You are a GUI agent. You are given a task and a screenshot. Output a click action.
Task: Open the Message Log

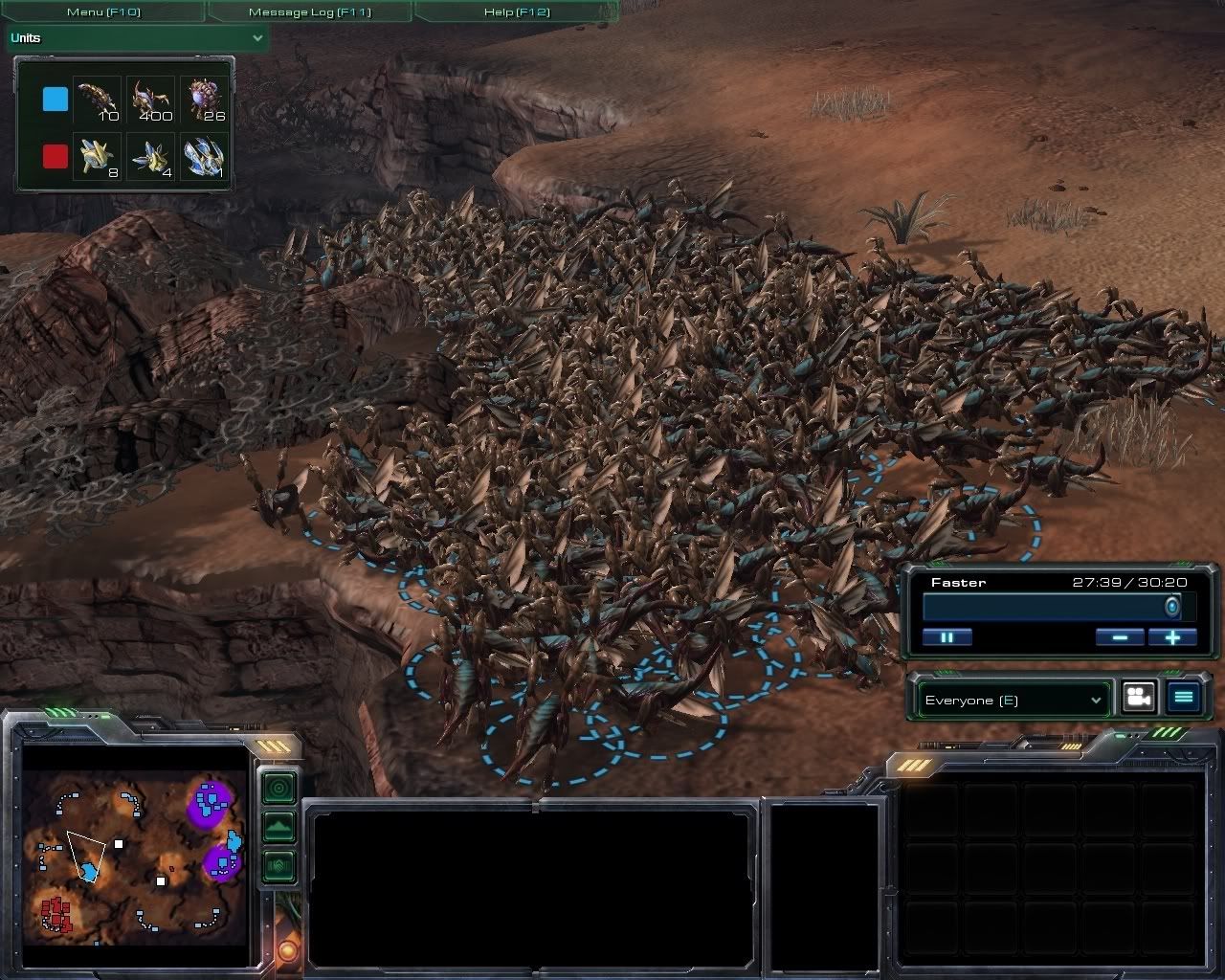click(309, 12)
